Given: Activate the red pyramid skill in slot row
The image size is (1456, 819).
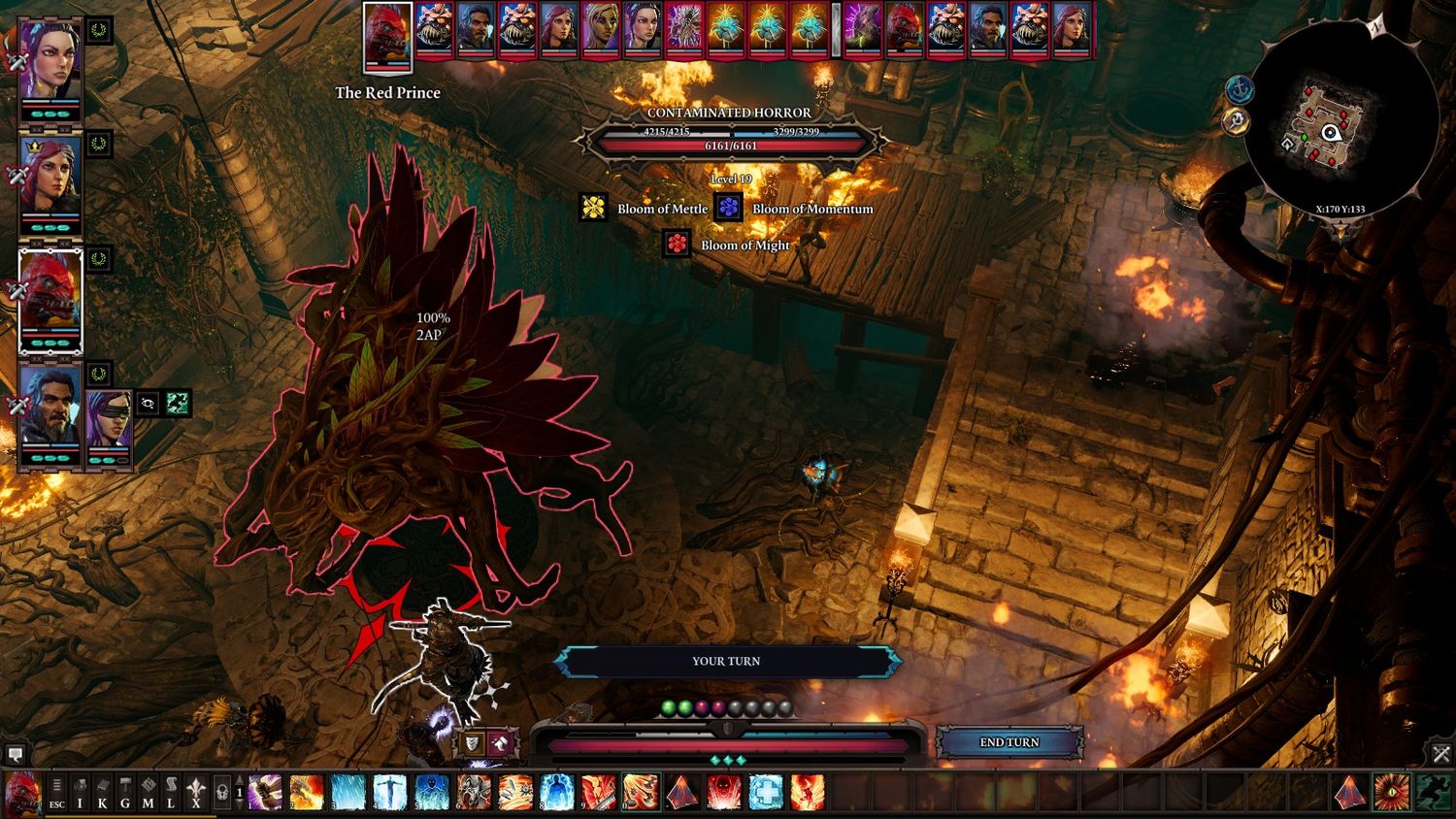Looking at the screenshot, I should point(682,793).
